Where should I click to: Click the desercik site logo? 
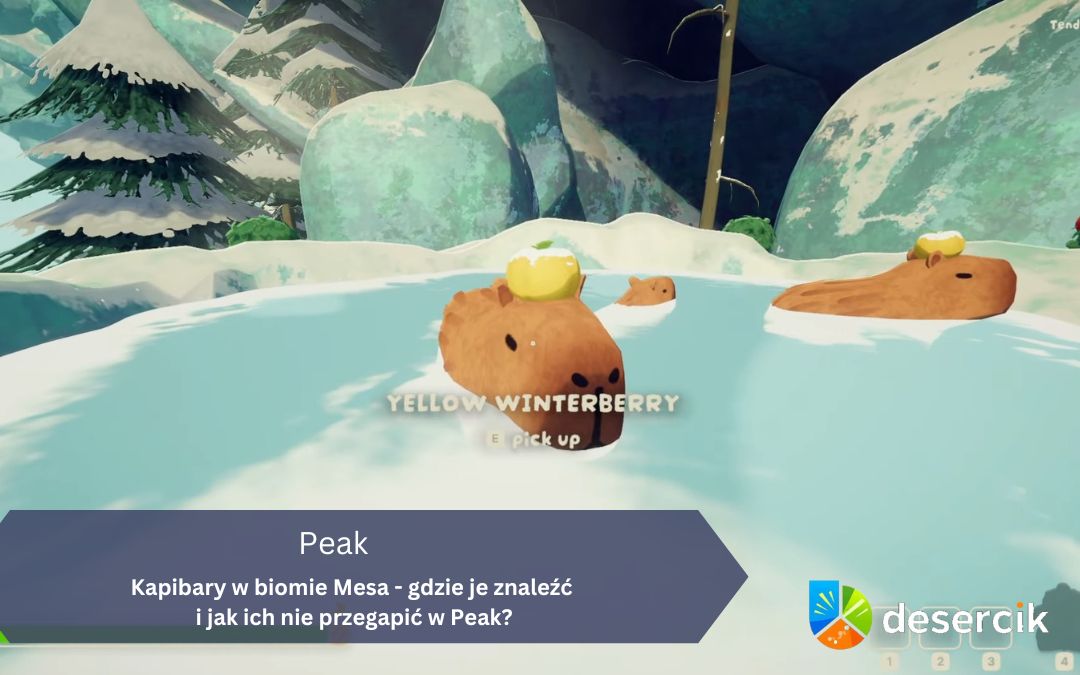point(929,617)
